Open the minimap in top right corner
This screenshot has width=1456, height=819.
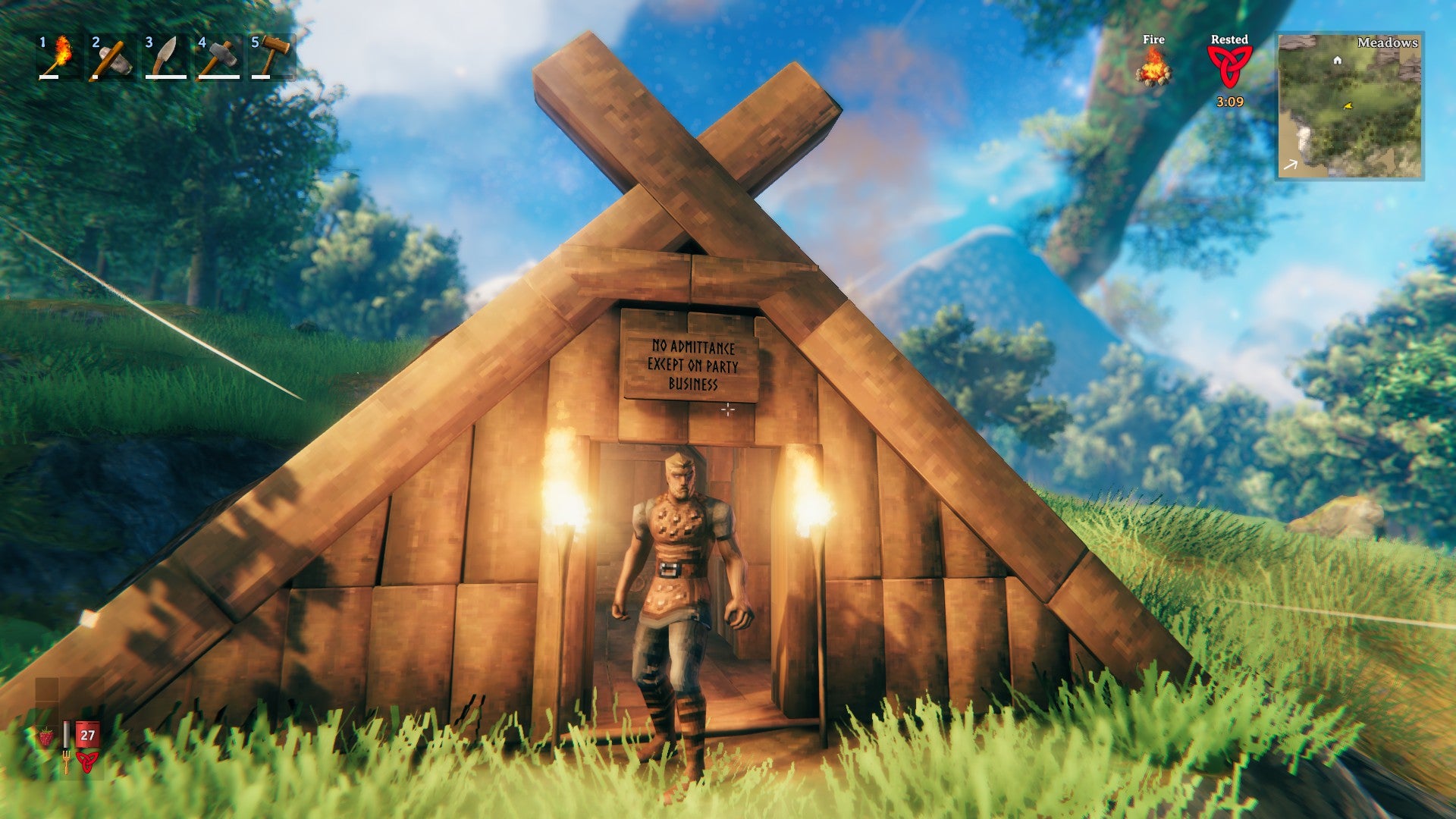click(x=1350, y=106)
